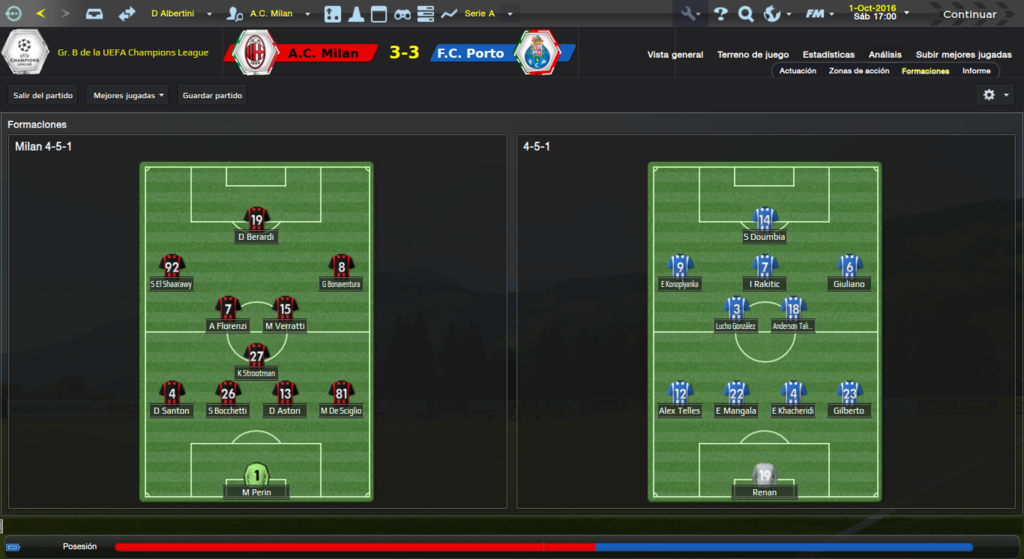
Task: Select the Actuación sub-tab
Action: pos(798,71)
